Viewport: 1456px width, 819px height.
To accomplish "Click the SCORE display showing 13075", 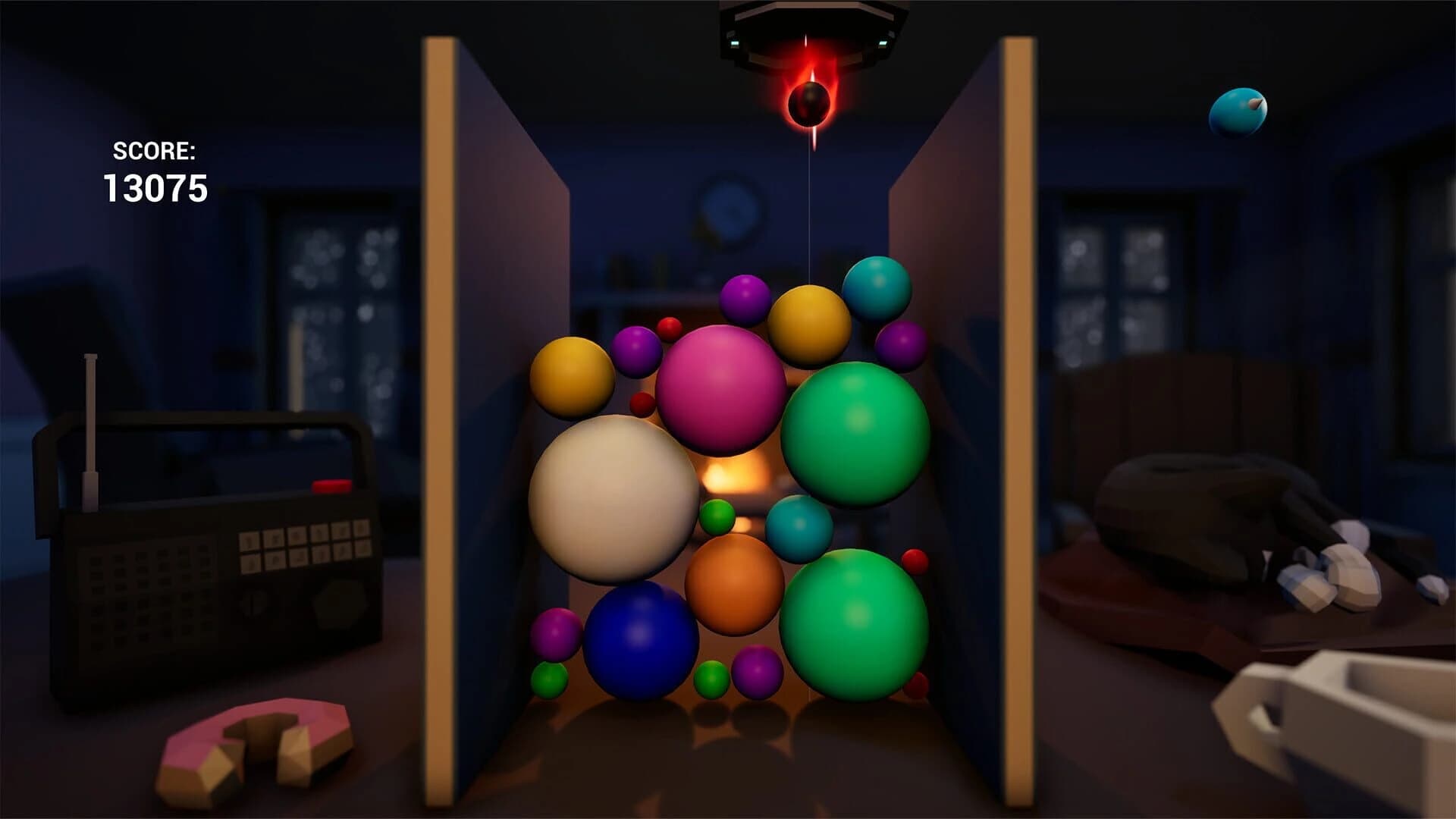I will click(x=155, y=171).
